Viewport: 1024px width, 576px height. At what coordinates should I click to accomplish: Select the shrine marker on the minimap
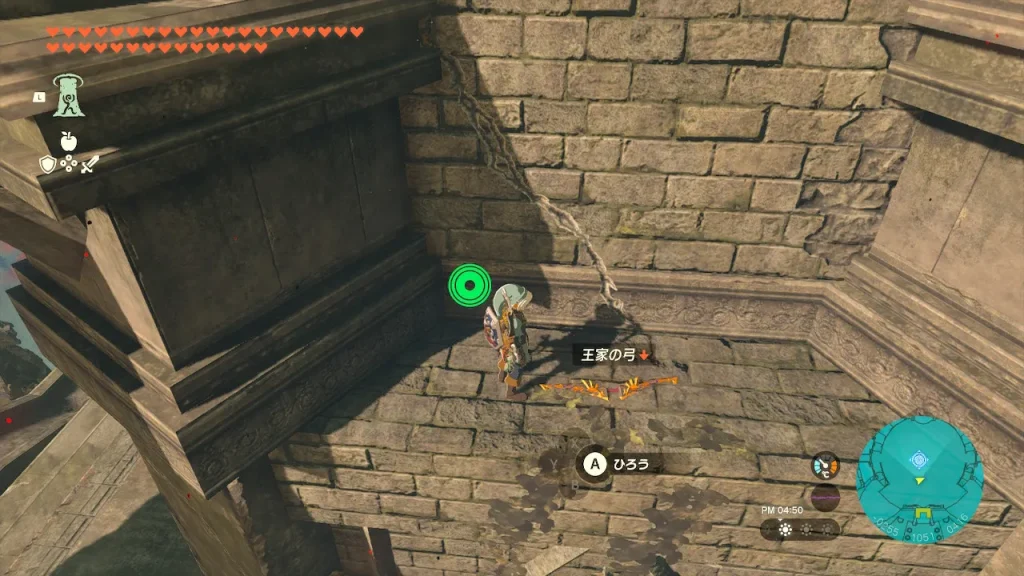pyautogui.click(x=918, y=461)
